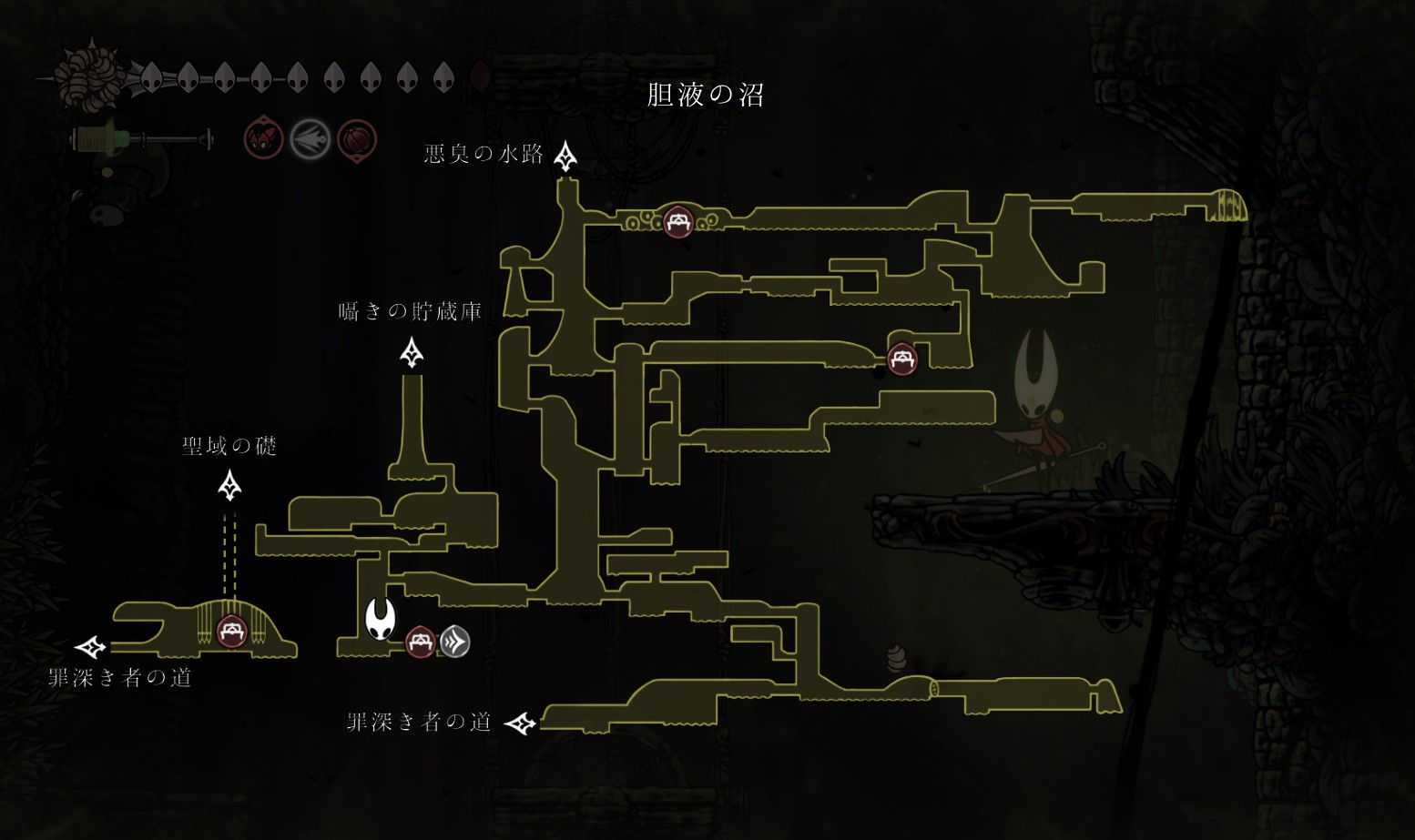Image resolution: width=1415 pixels, height=840 pixels.
Task: Choose the bench marker below the 聖域の礎 exit
Action: [x=231, y=631]
